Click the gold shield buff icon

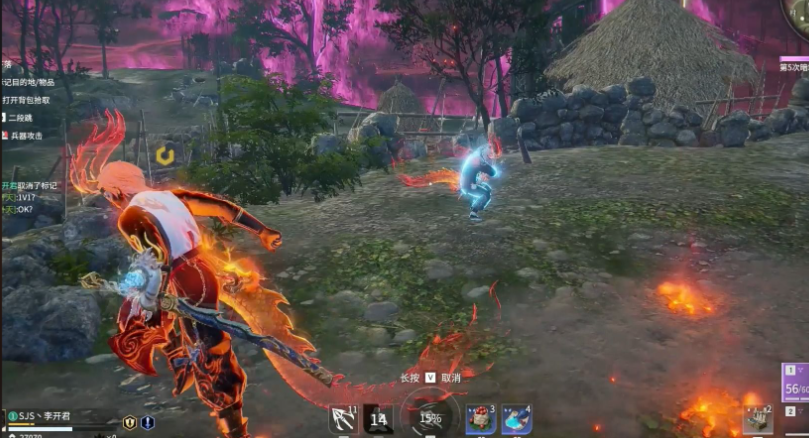pyautogui.click(x=129, y=422)
